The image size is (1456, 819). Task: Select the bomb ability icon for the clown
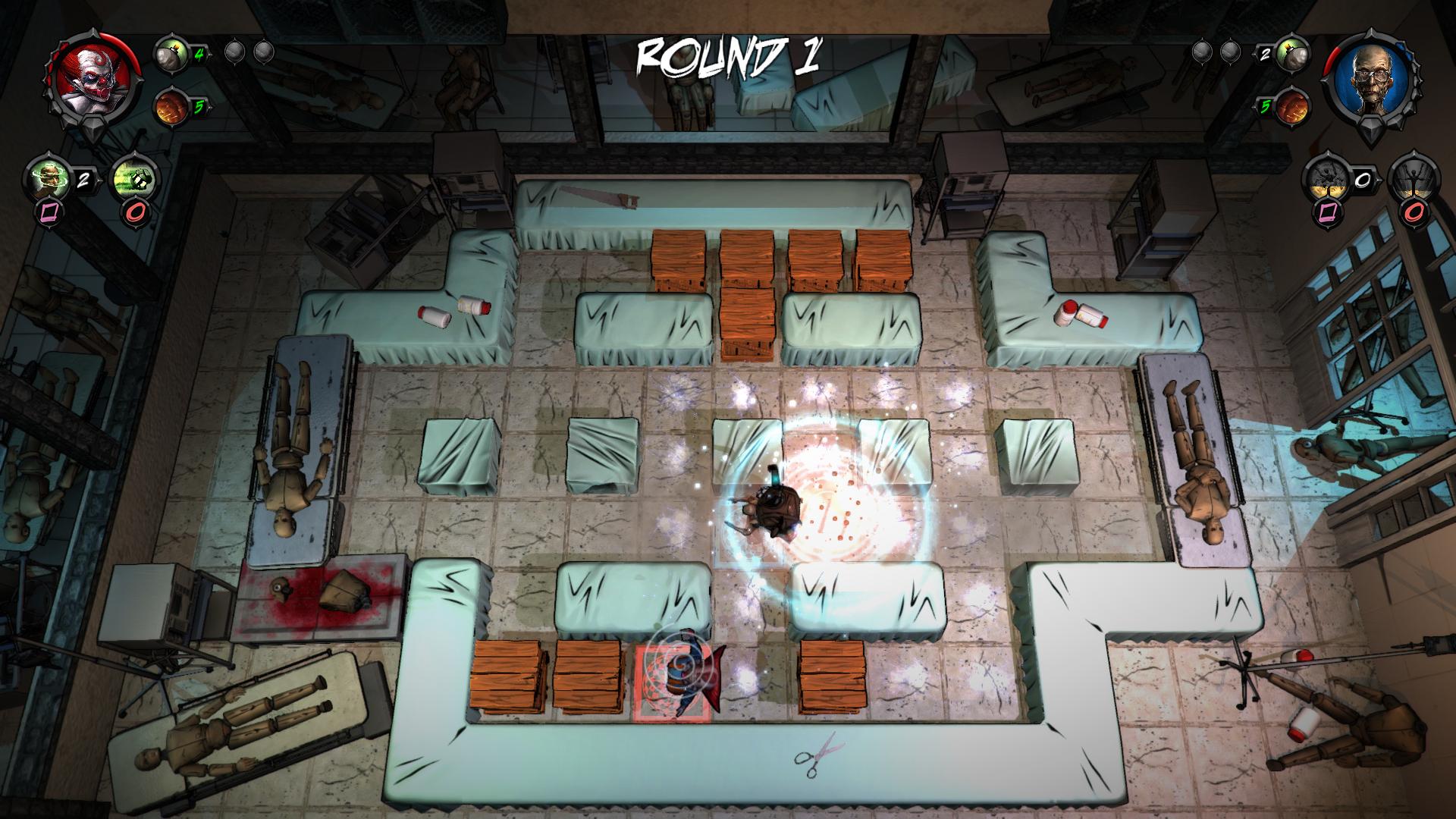(171, 54)
